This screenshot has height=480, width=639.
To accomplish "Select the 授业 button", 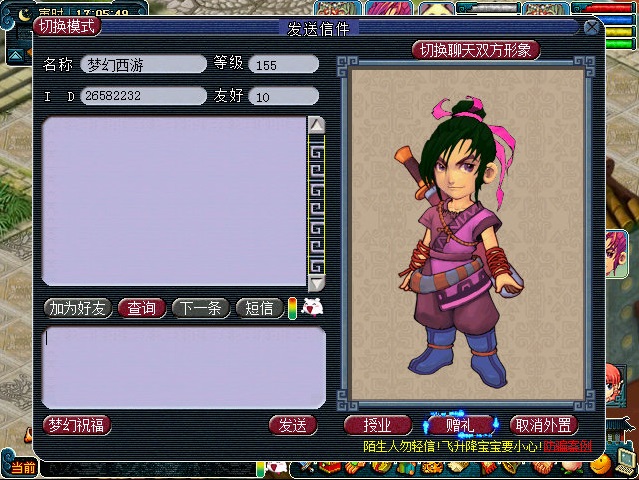I will [x=378, y=425].
